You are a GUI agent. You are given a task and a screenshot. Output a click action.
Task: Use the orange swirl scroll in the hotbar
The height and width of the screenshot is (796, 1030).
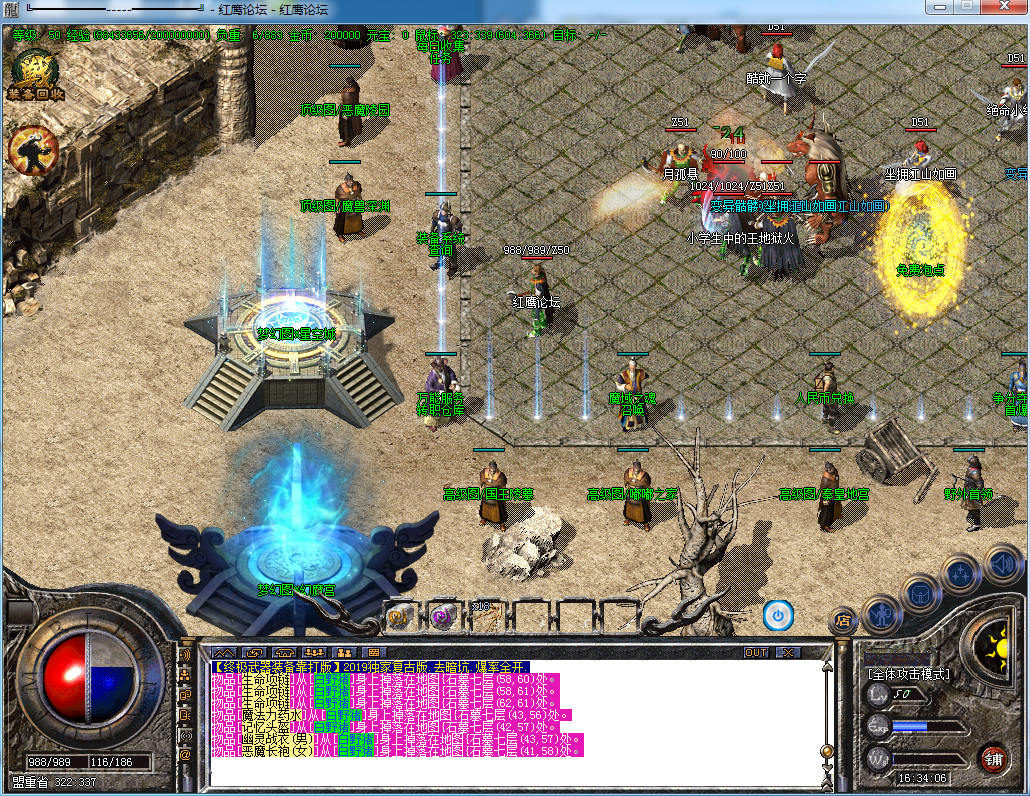click(x=400, y=617)
